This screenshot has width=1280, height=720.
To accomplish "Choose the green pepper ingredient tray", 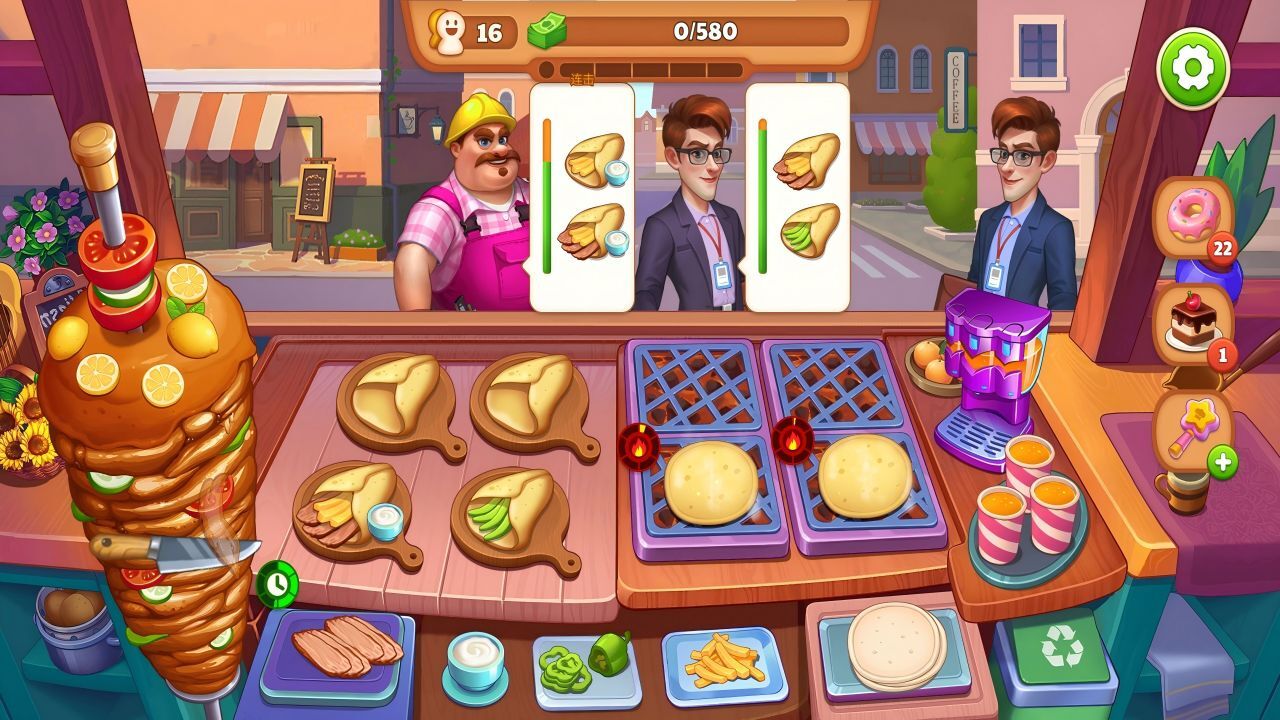I will click(x=585, y=664).
